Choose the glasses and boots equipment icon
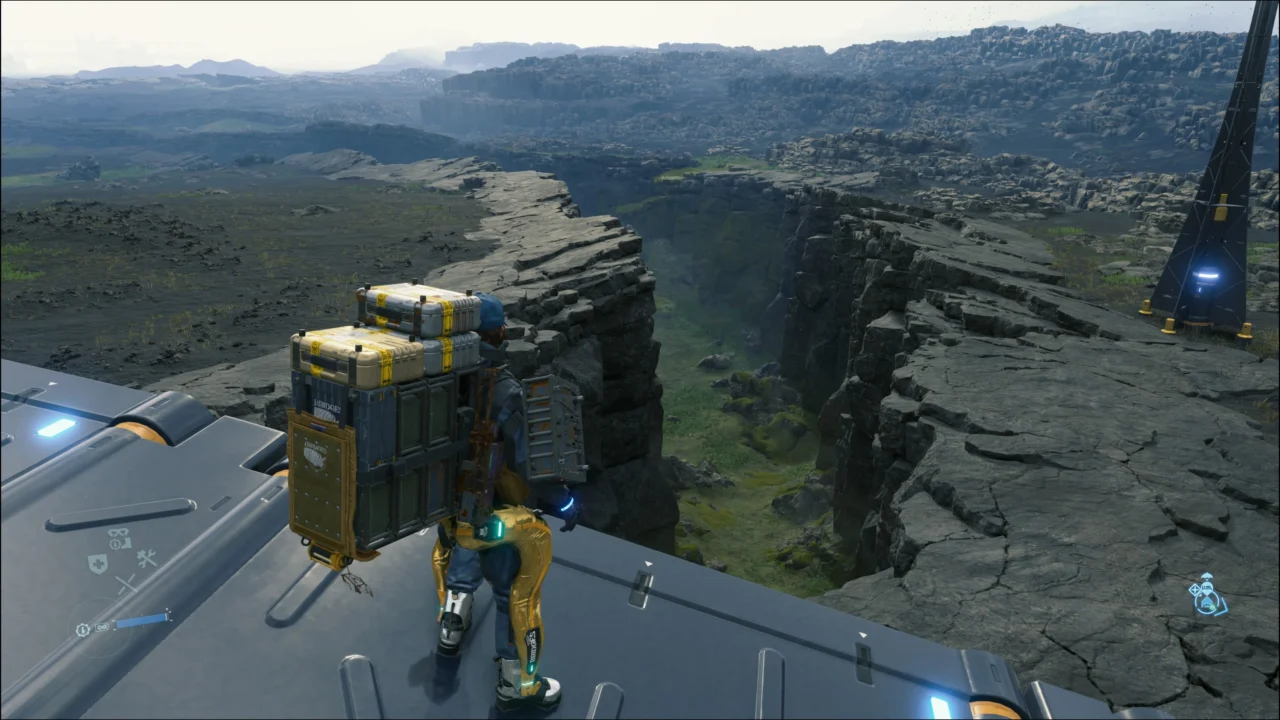 click(119, 538)
